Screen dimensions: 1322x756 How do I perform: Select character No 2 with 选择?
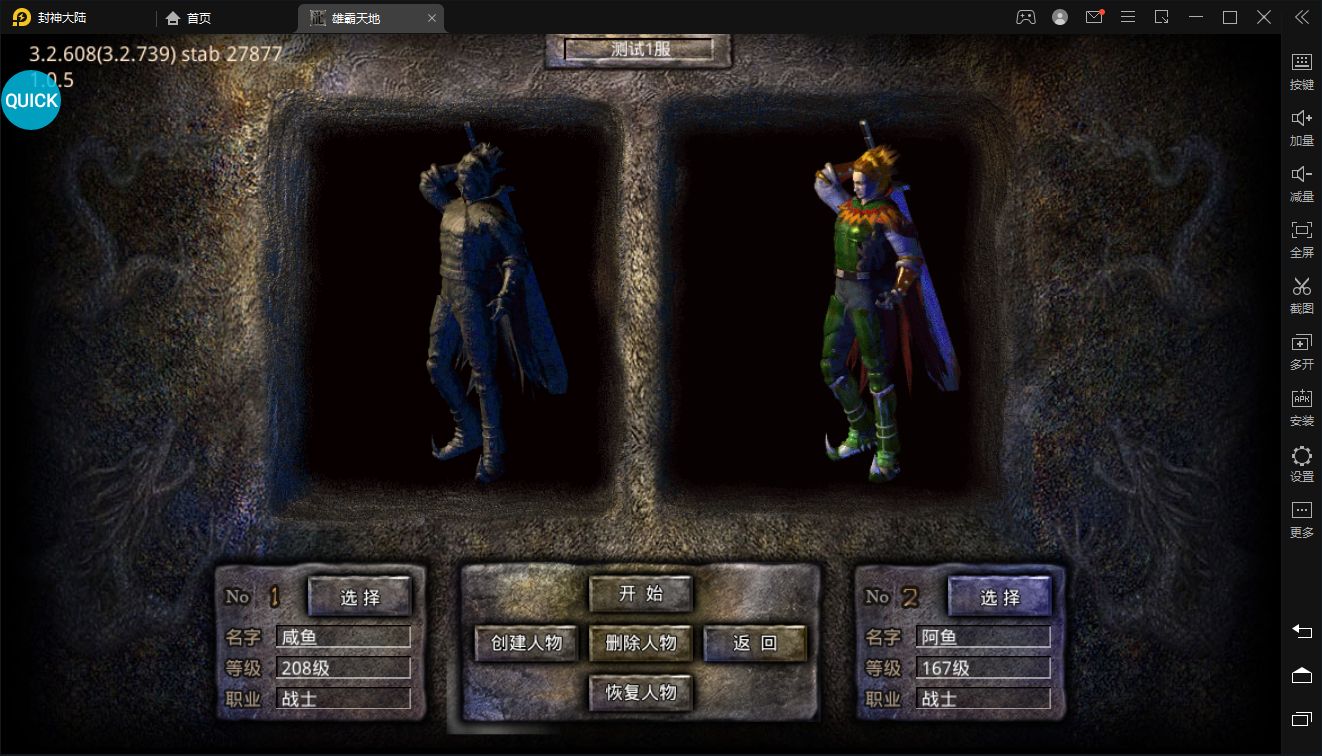999,598
